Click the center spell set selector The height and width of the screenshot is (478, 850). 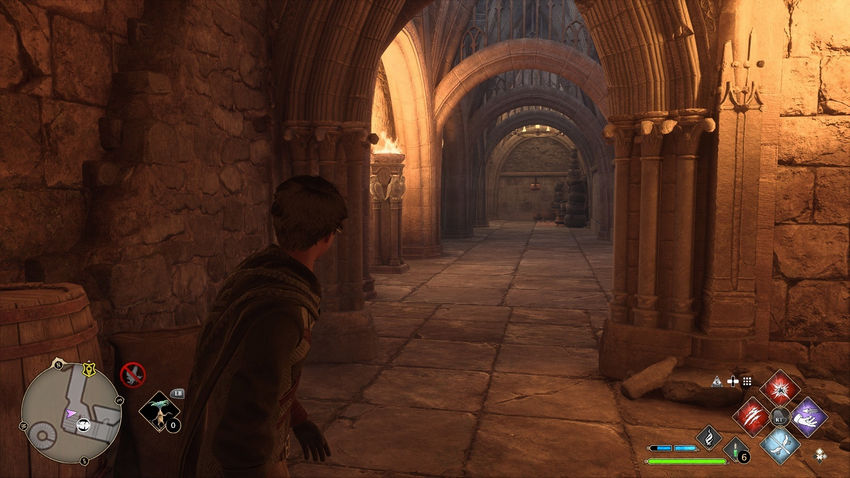(x=780, y=416)
